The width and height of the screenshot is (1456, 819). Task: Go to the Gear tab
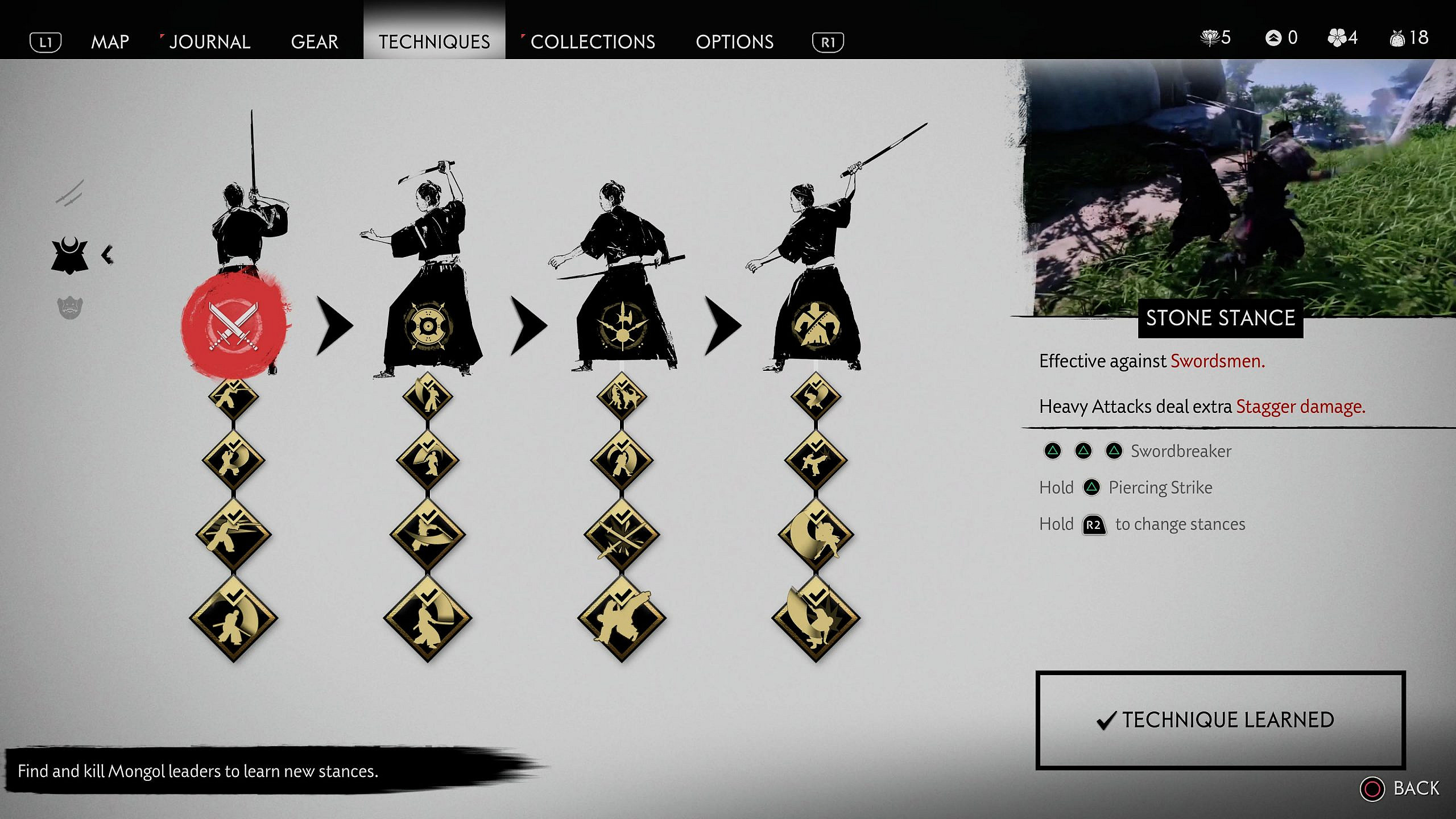315,42
